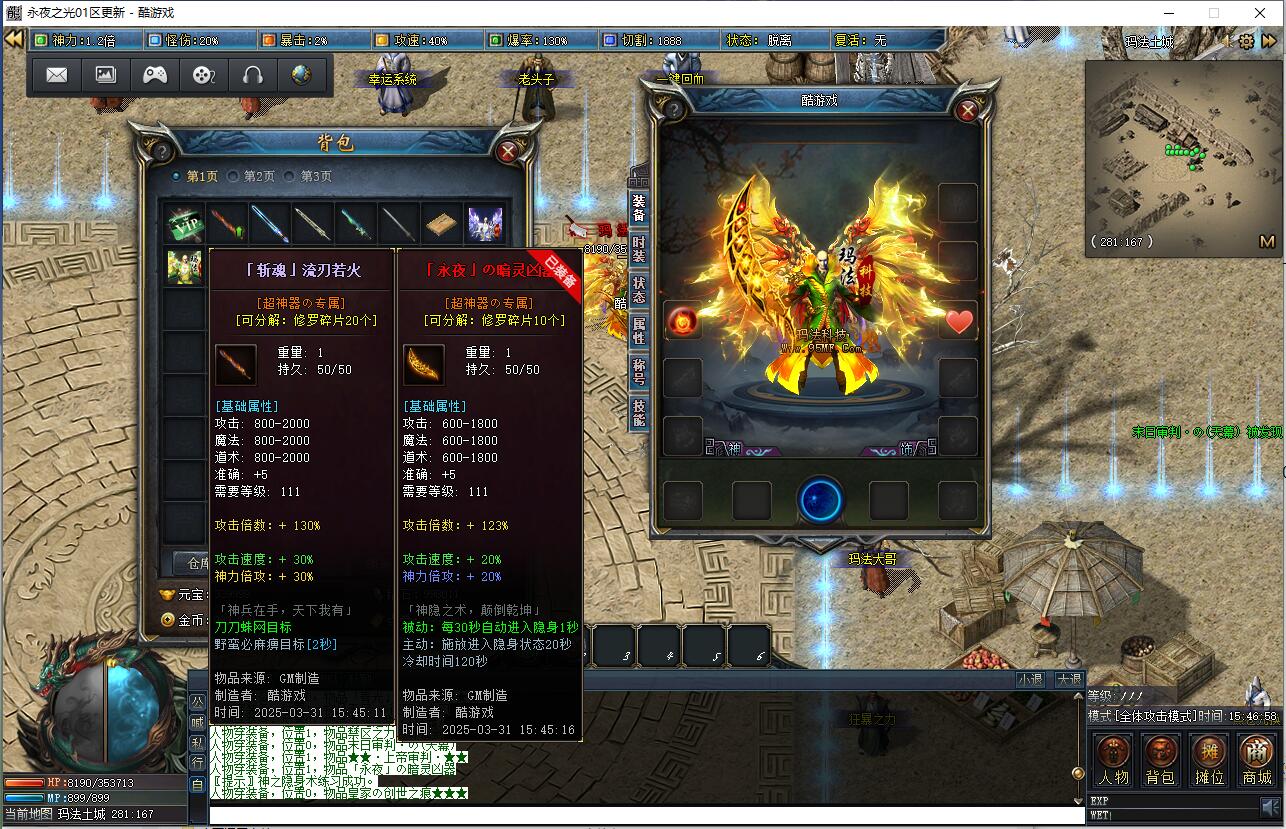Image resolution: width=1286 pixels, height=829 pixels.
Task: Select the red heart equipment slot
Action: point(959,322)
